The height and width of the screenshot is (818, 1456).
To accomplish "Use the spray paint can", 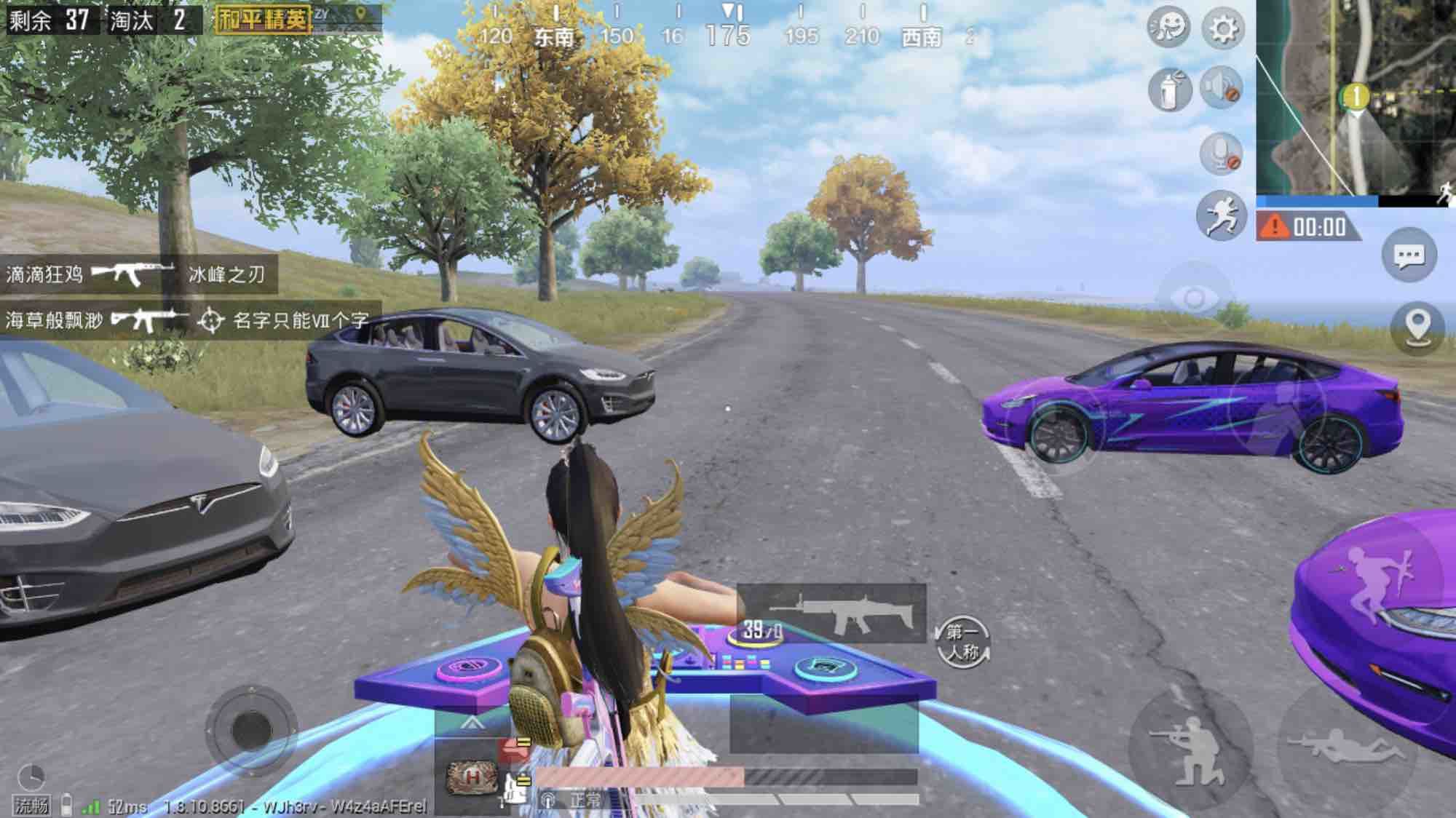I will 1169,90.
